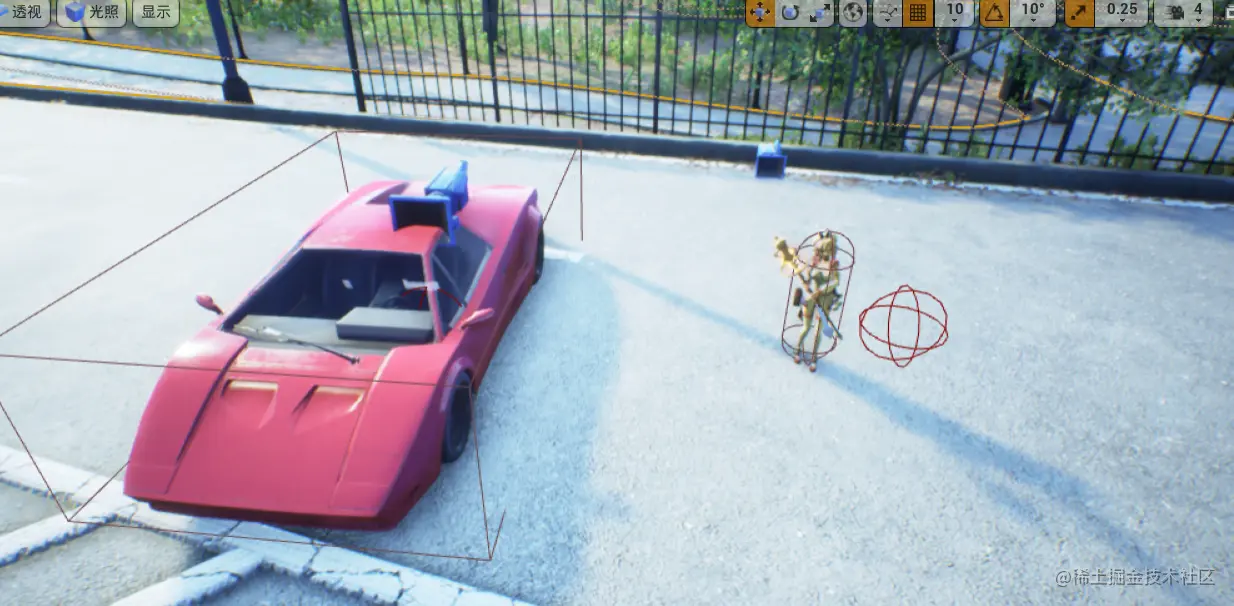Toggle the scale snapping arrow icon
This screenshot has width=1234, height=606.
click(1079, 12)
